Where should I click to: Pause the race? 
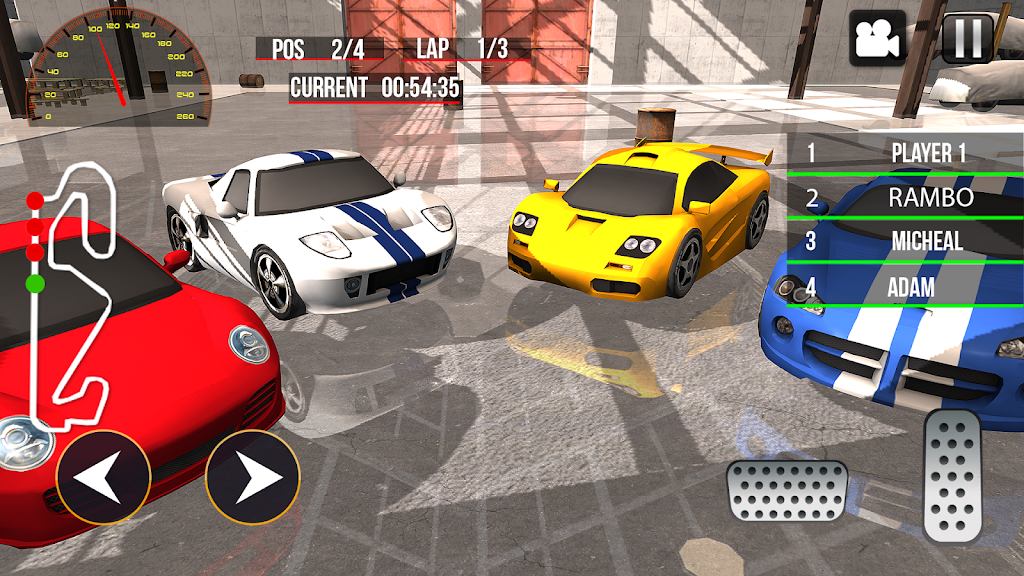(x=968, y=38)
